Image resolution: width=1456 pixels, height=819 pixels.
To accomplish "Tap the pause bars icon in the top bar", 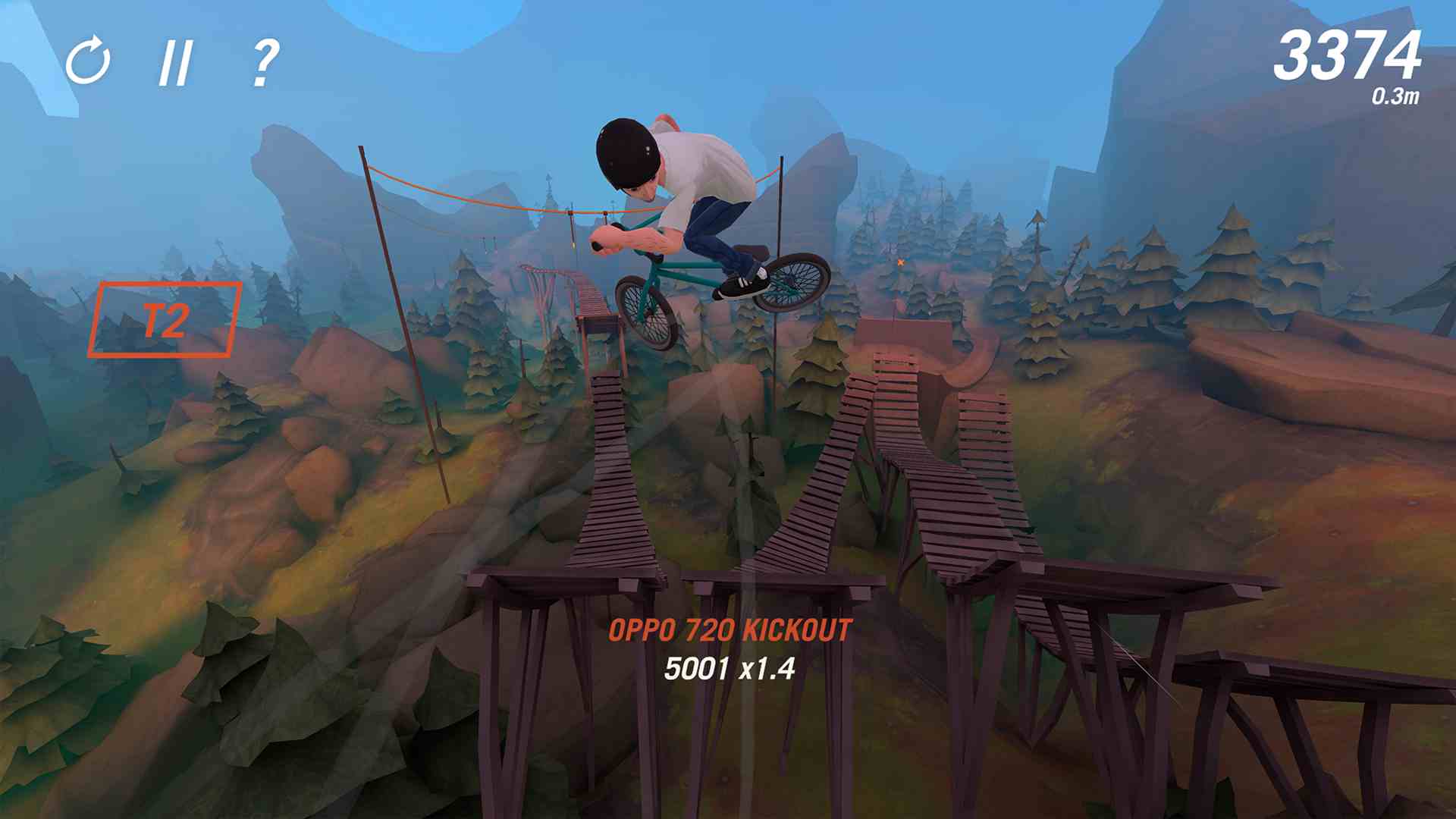I will click(x=177, y=64).
